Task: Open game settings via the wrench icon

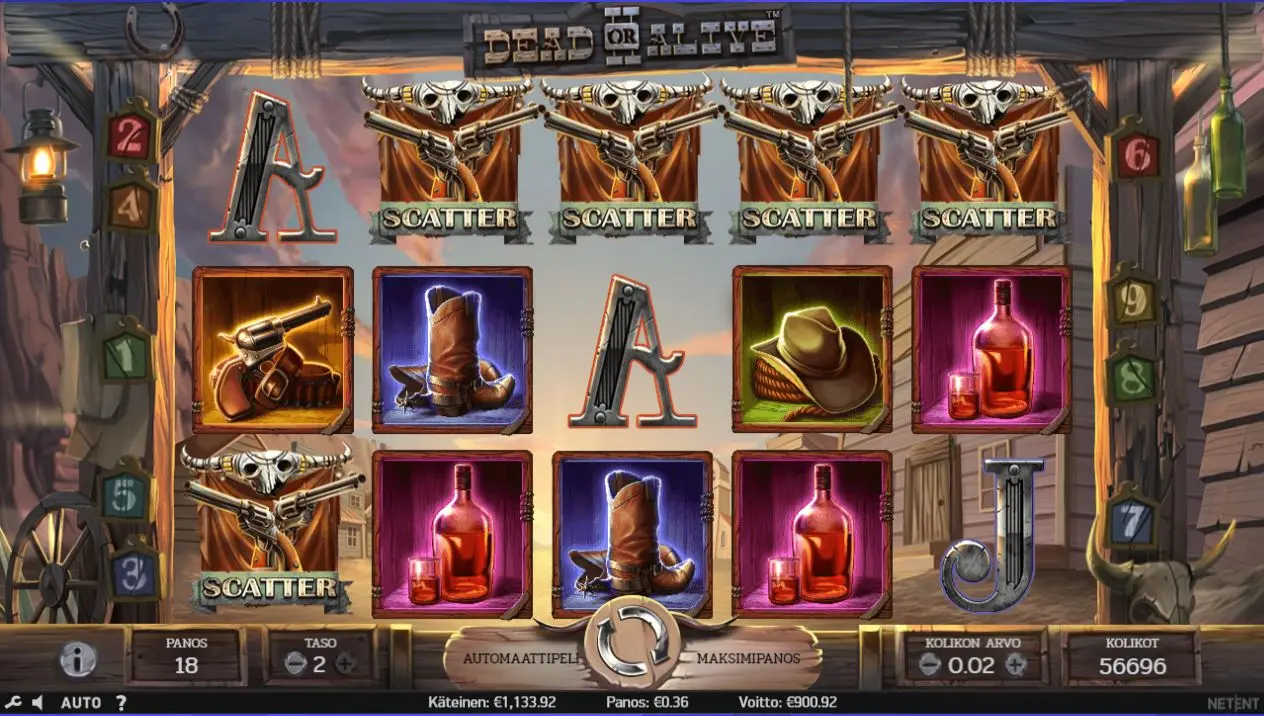Action: [x=13, y=703]
